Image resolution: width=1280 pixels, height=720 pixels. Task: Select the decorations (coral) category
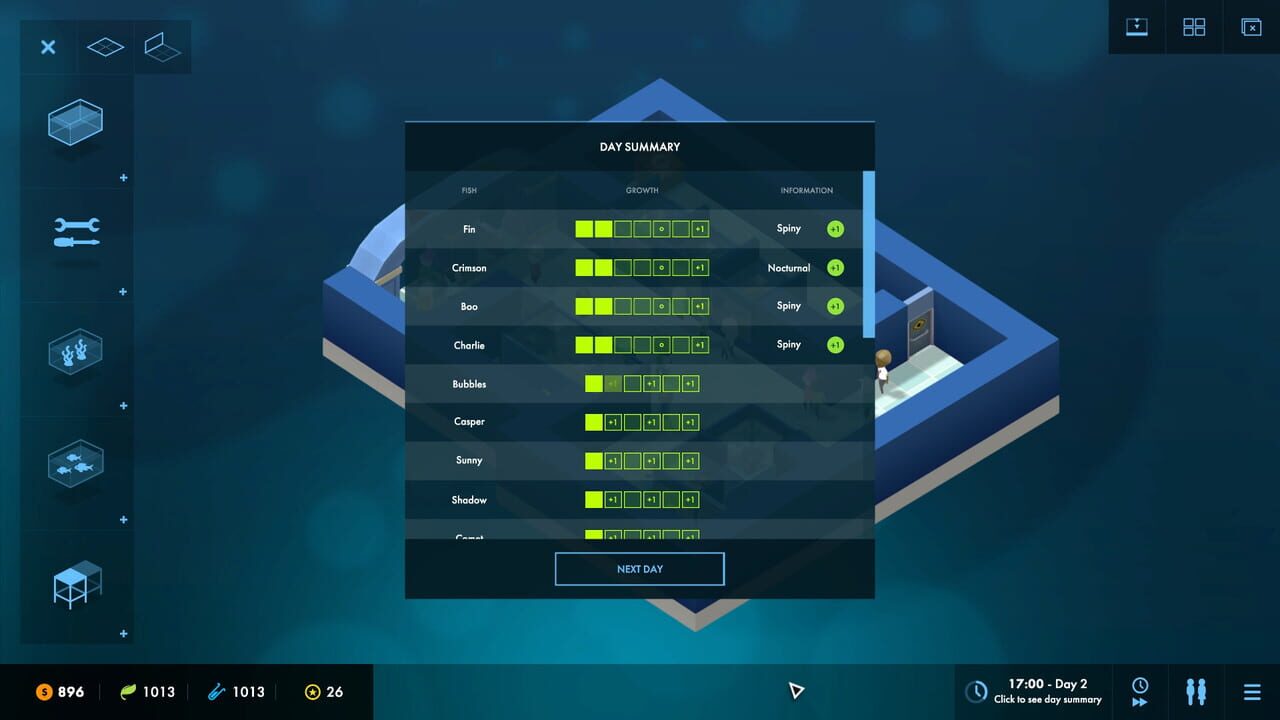pyautogui.click(x=75, y=353)
